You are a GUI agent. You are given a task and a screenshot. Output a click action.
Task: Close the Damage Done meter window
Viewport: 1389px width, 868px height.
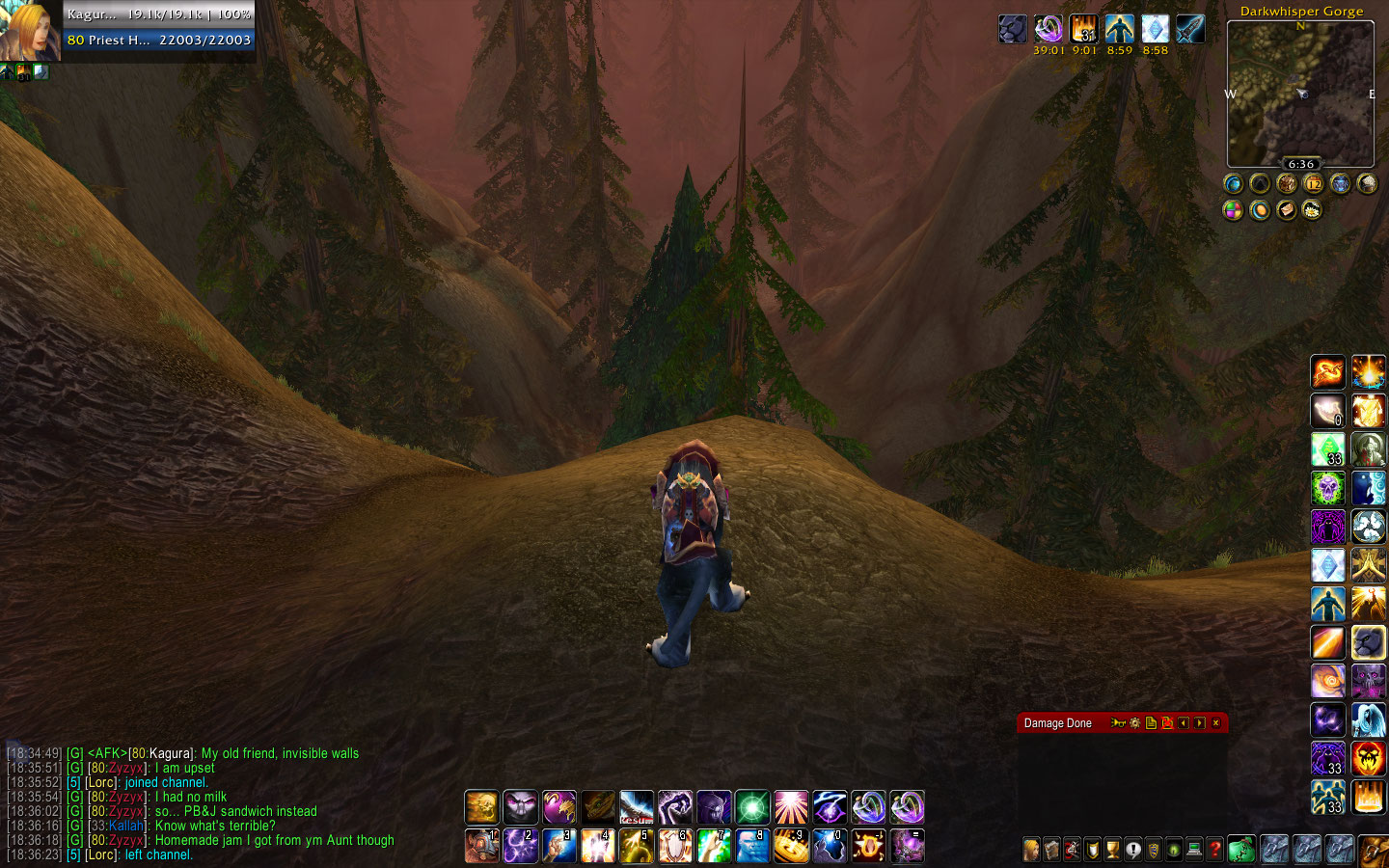coord(1215,723)
